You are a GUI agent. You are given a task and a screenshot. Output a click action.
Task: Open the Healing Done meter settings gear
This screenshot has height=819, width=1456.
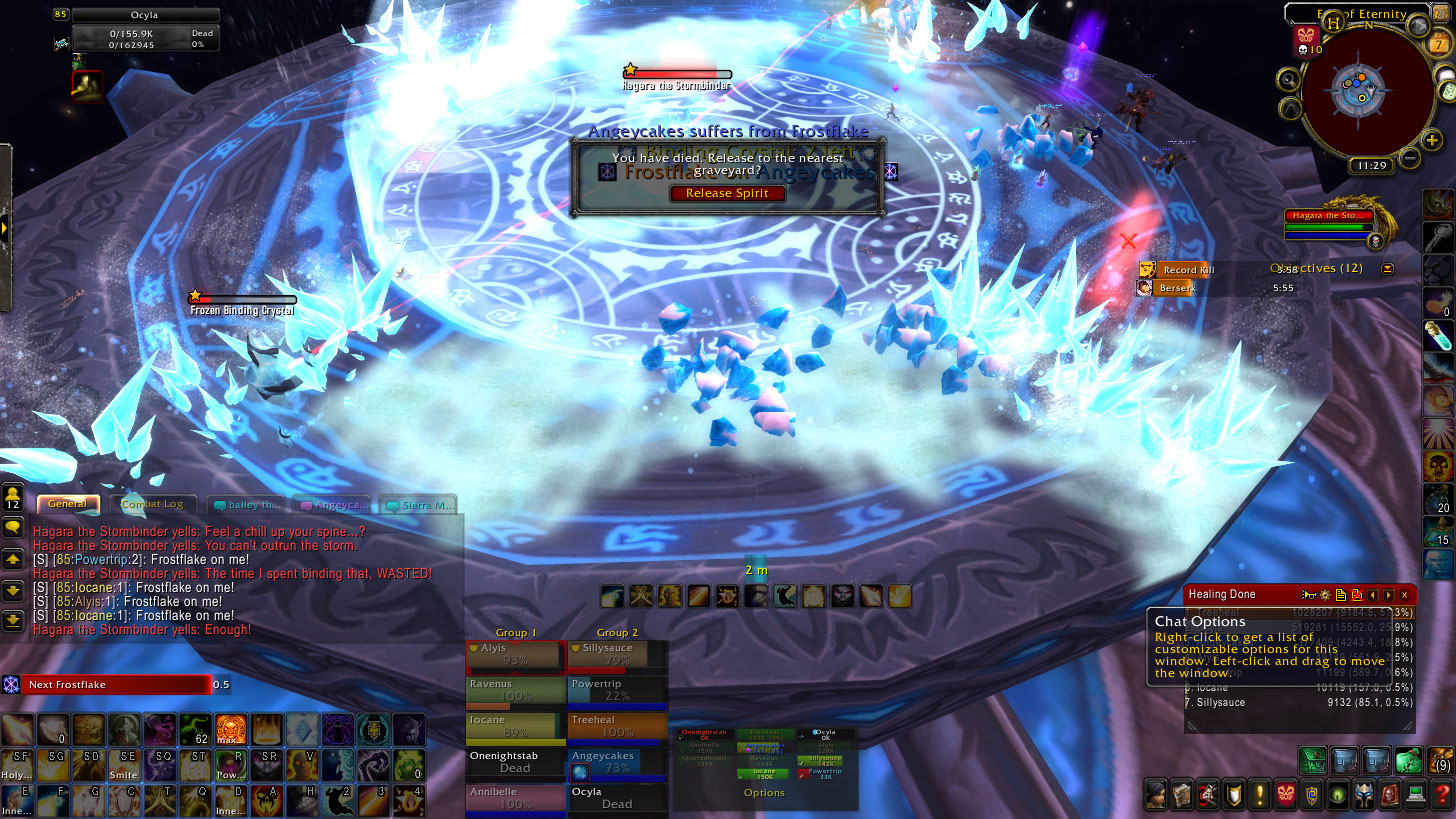tap(1324, 595)
